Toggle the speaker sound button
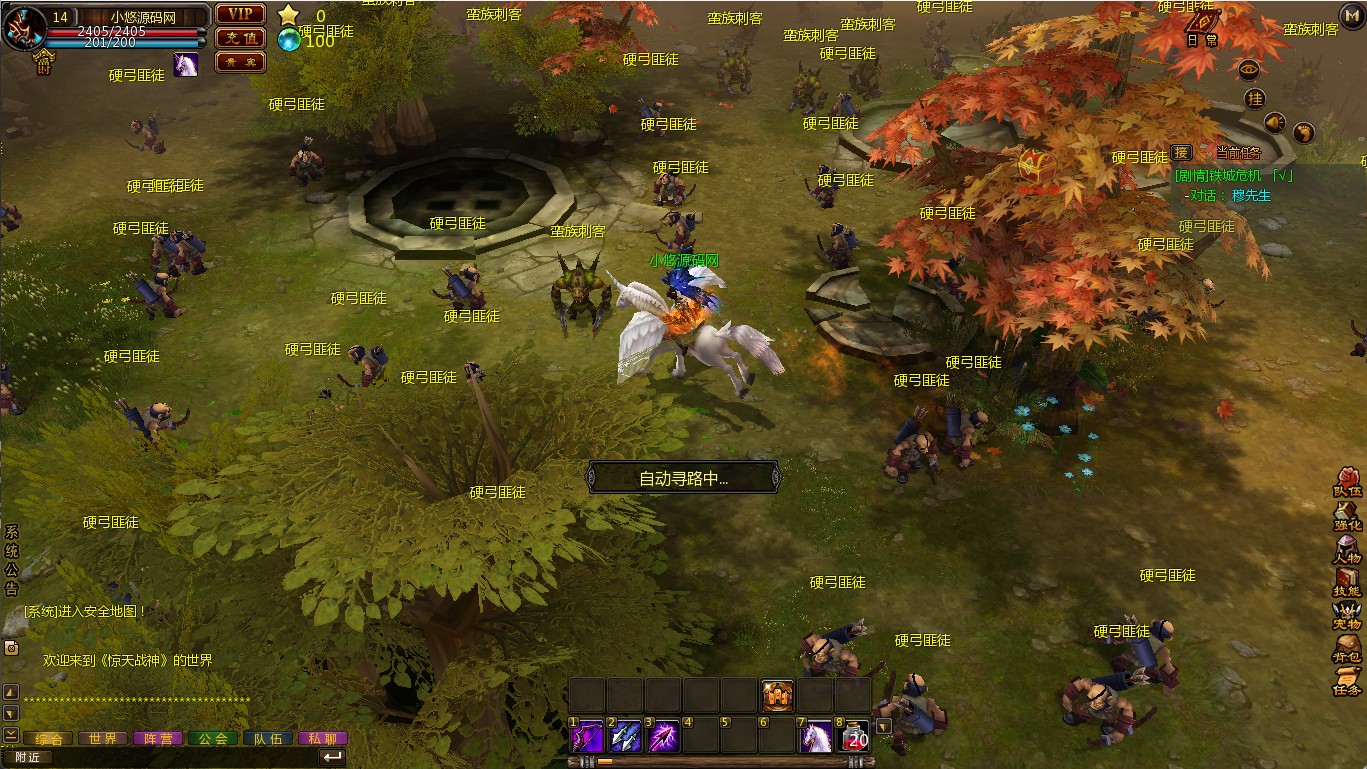 click(x=1274, y=123)
